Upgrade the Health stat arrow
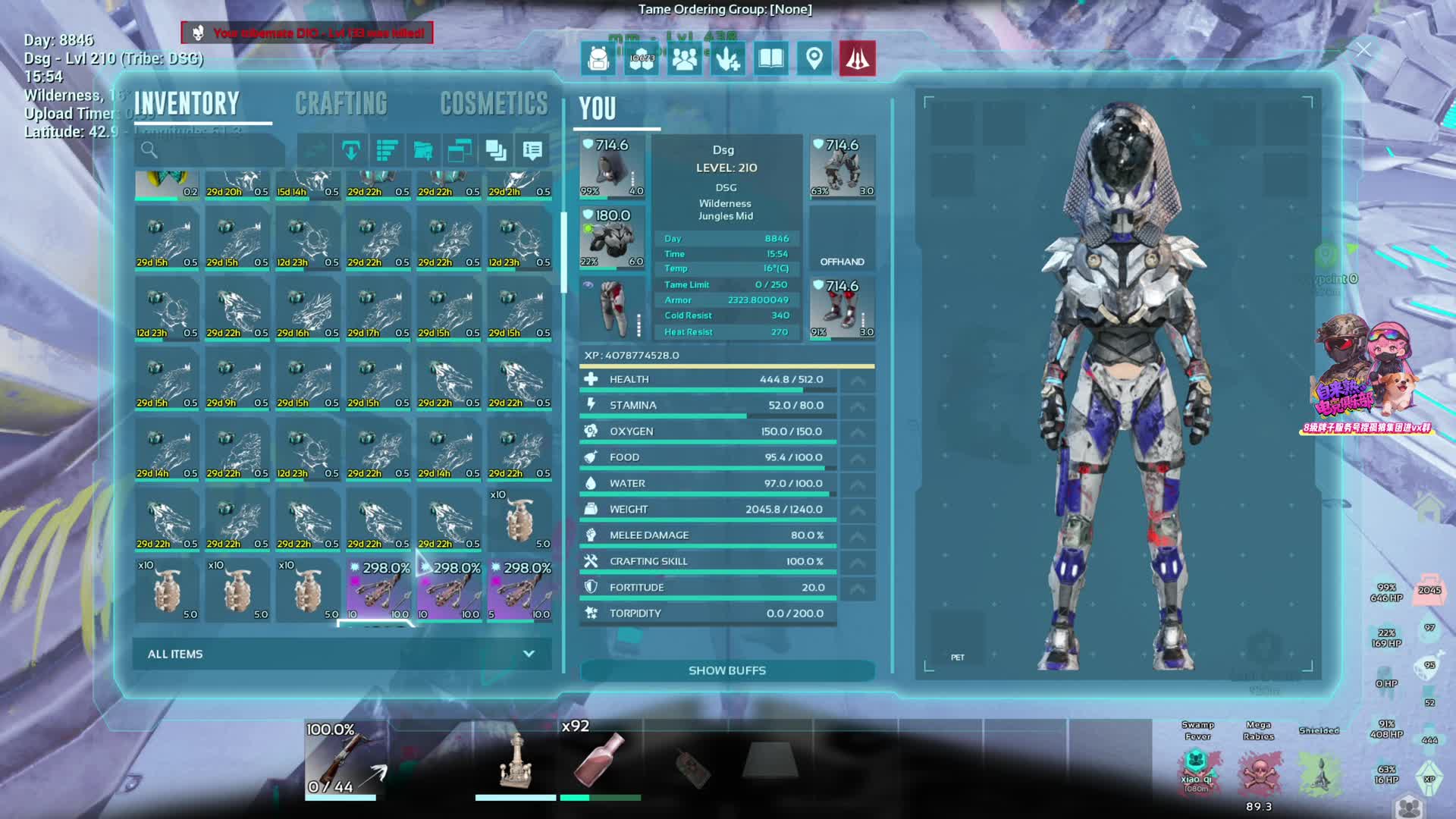Viewport: 1456px width, 819px height. pyautogui.click(x=857, y=380)
